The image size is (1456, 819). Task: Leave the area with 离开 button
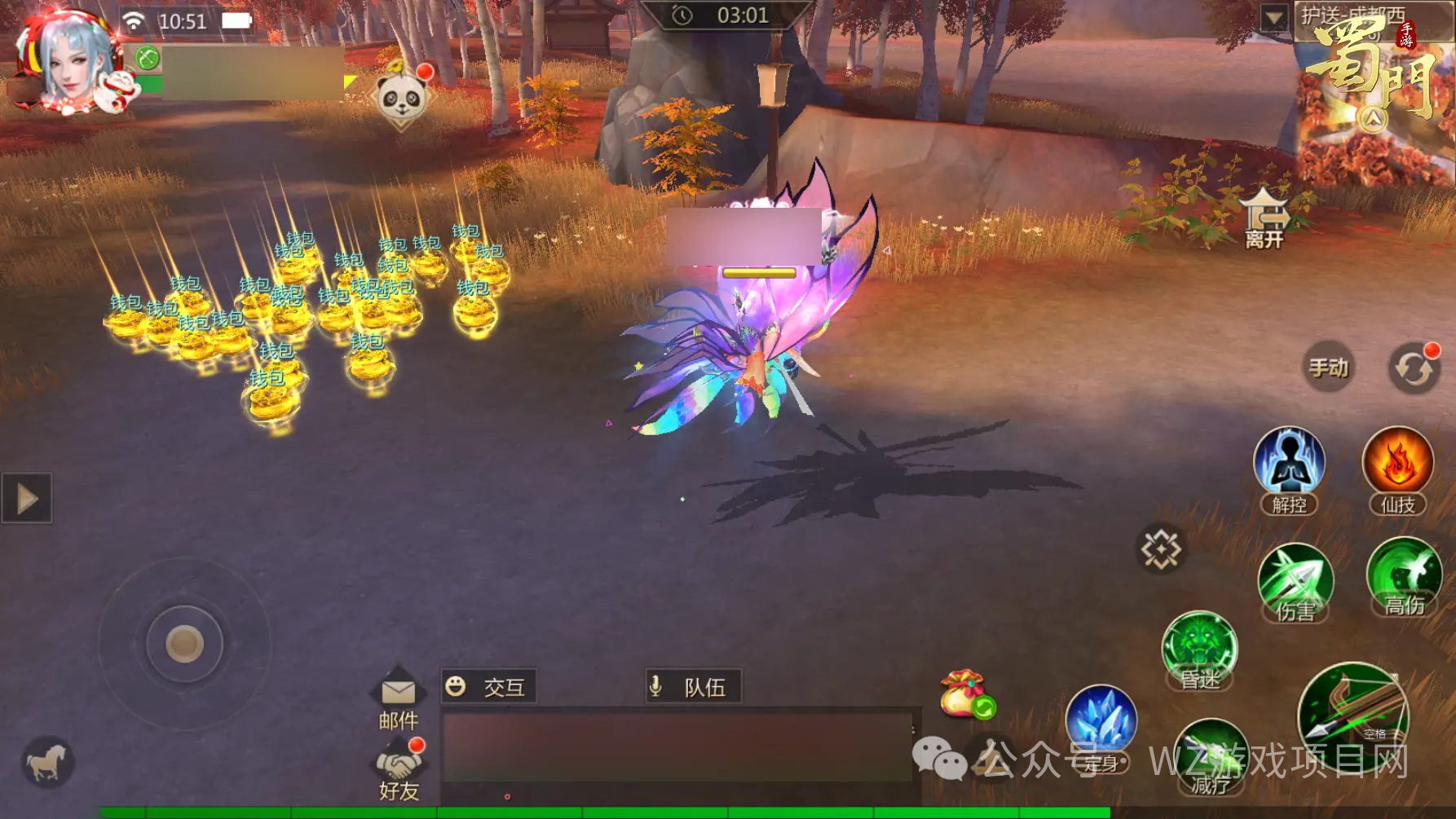pyautogui.click(x=1264, y=218)
